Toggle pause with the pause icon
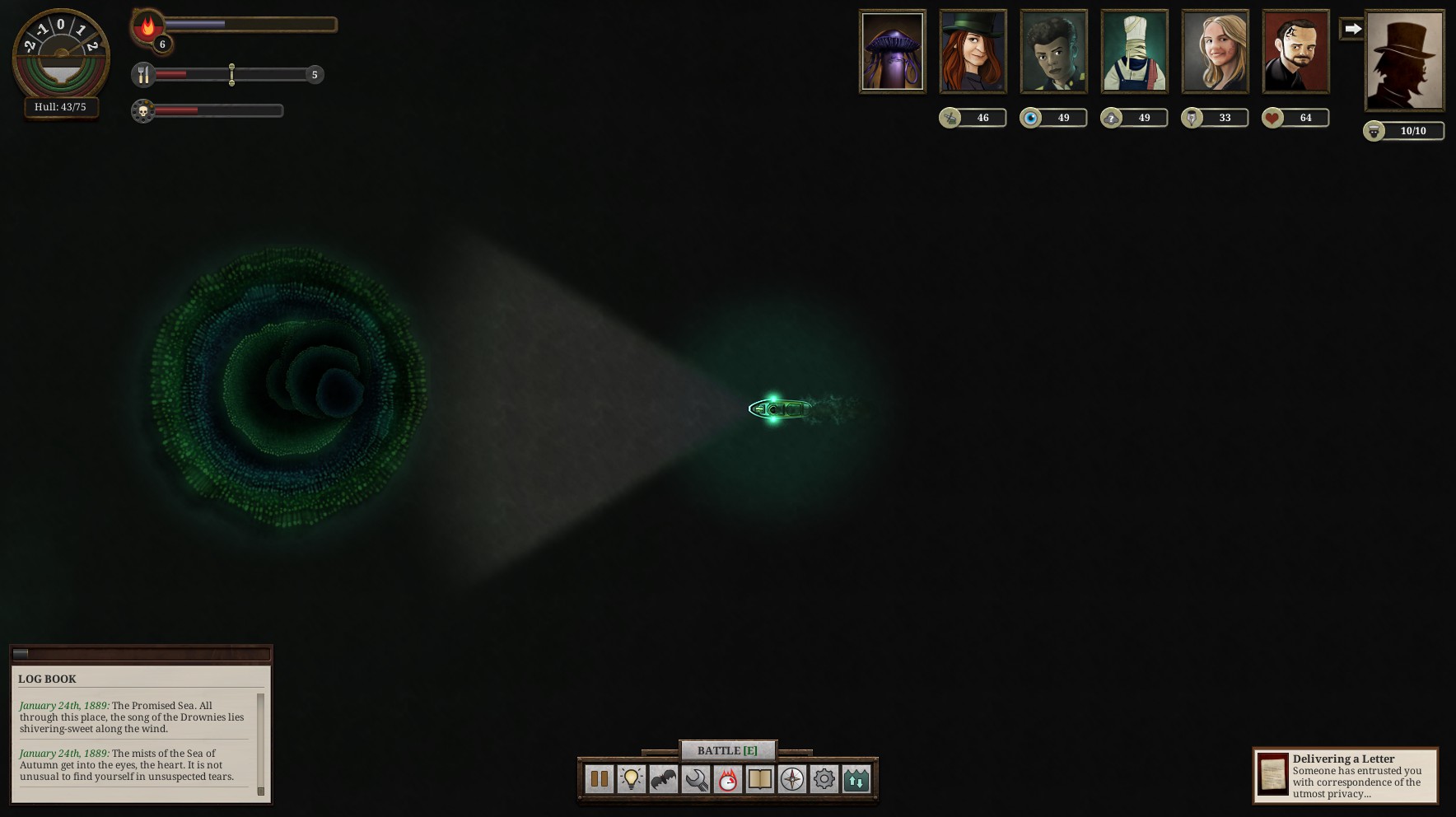The image size is (1456, 817). [x=599, y=778]
